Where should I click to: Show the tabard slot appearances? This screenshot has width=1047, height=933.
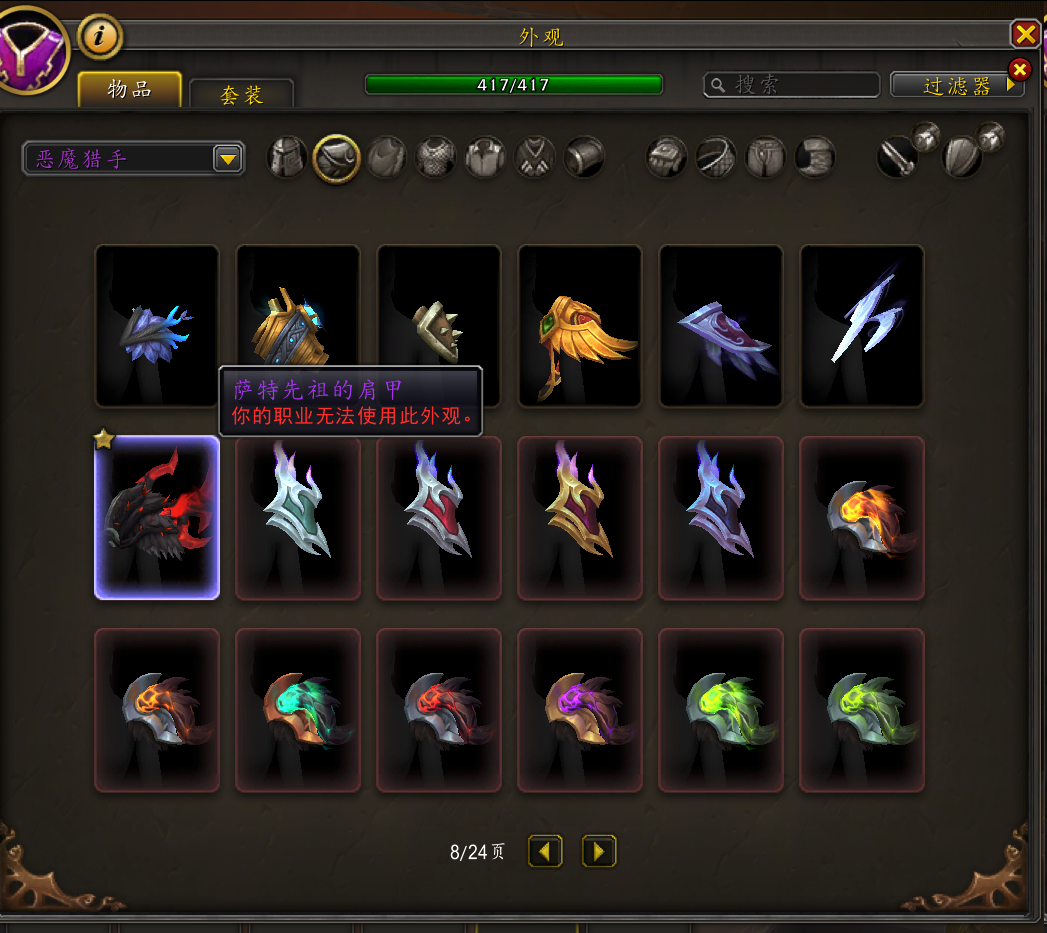(535, 158)
